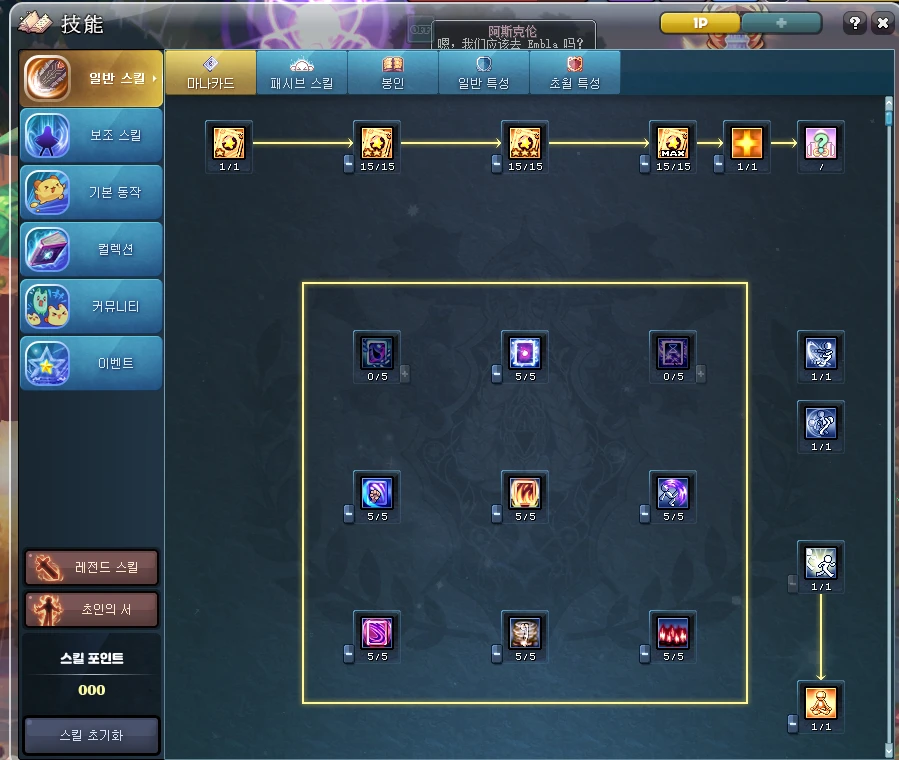View the 초월 특성 tab
899x760 pixels.
(x=575, y=73)
